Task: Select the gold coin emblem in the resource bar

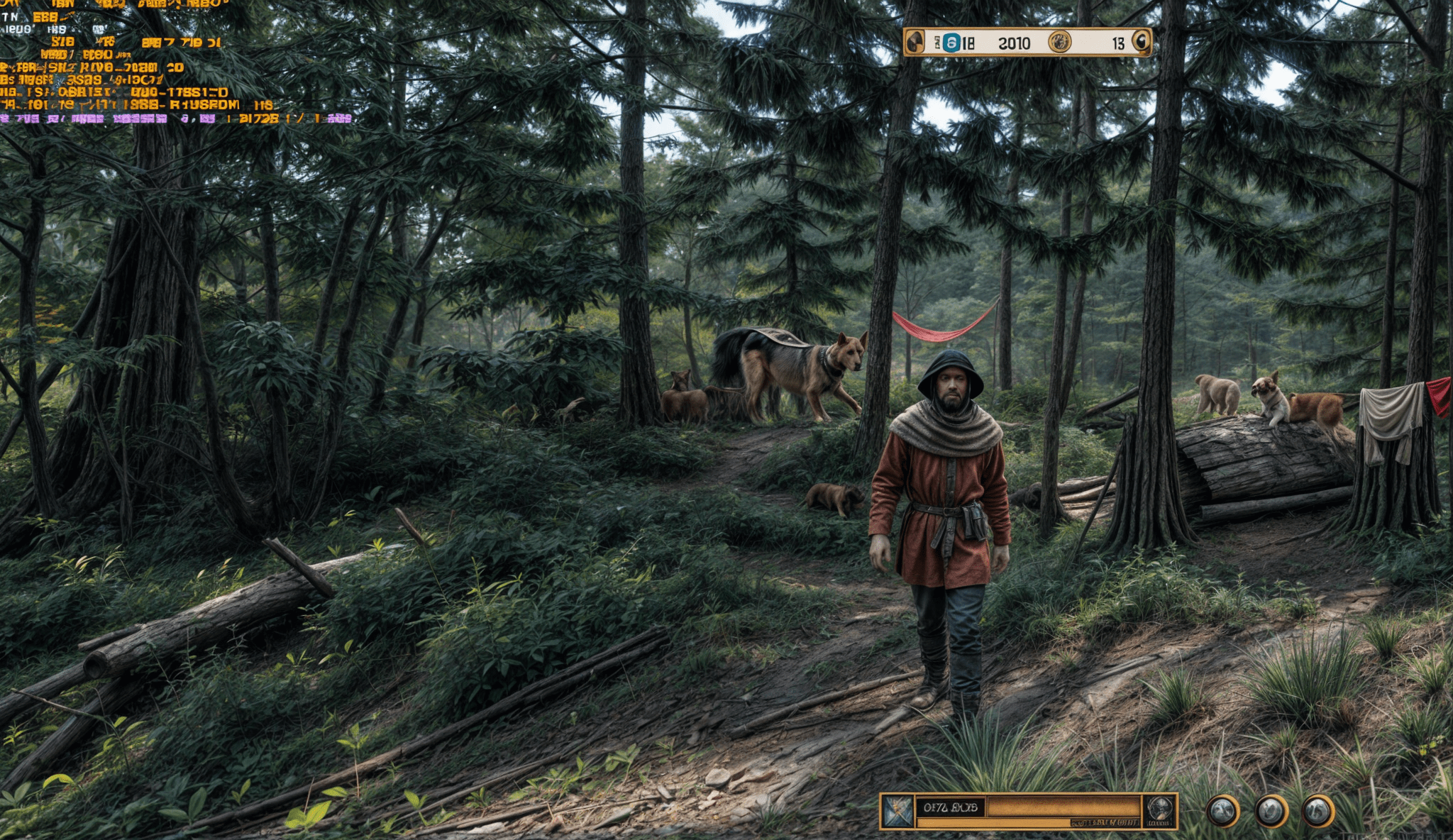Action: click(x=1059, y=43)
